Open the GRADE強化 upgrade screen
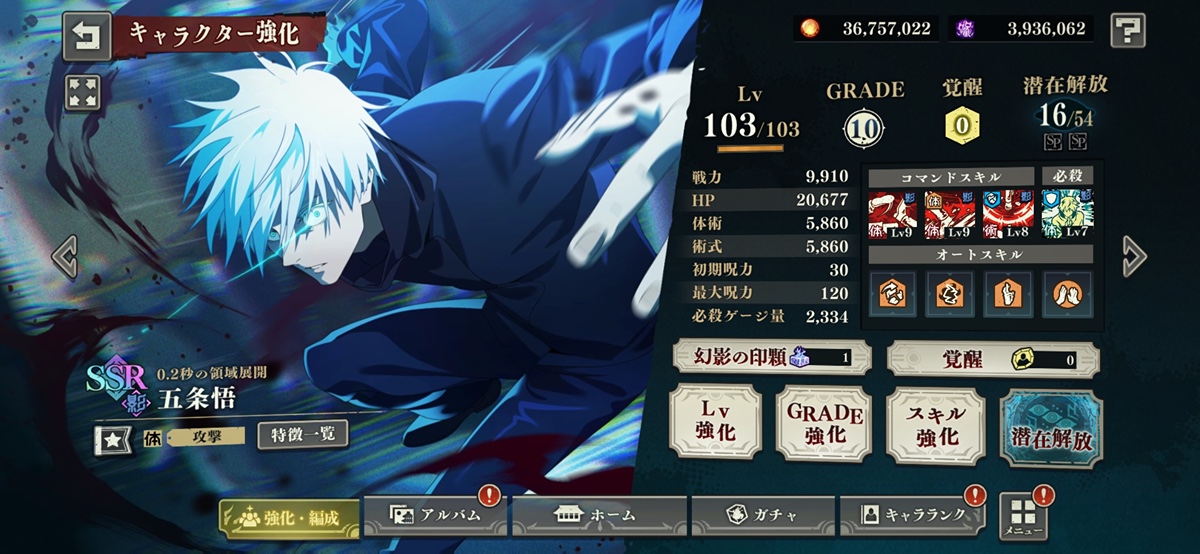 (x=824, y=424)
